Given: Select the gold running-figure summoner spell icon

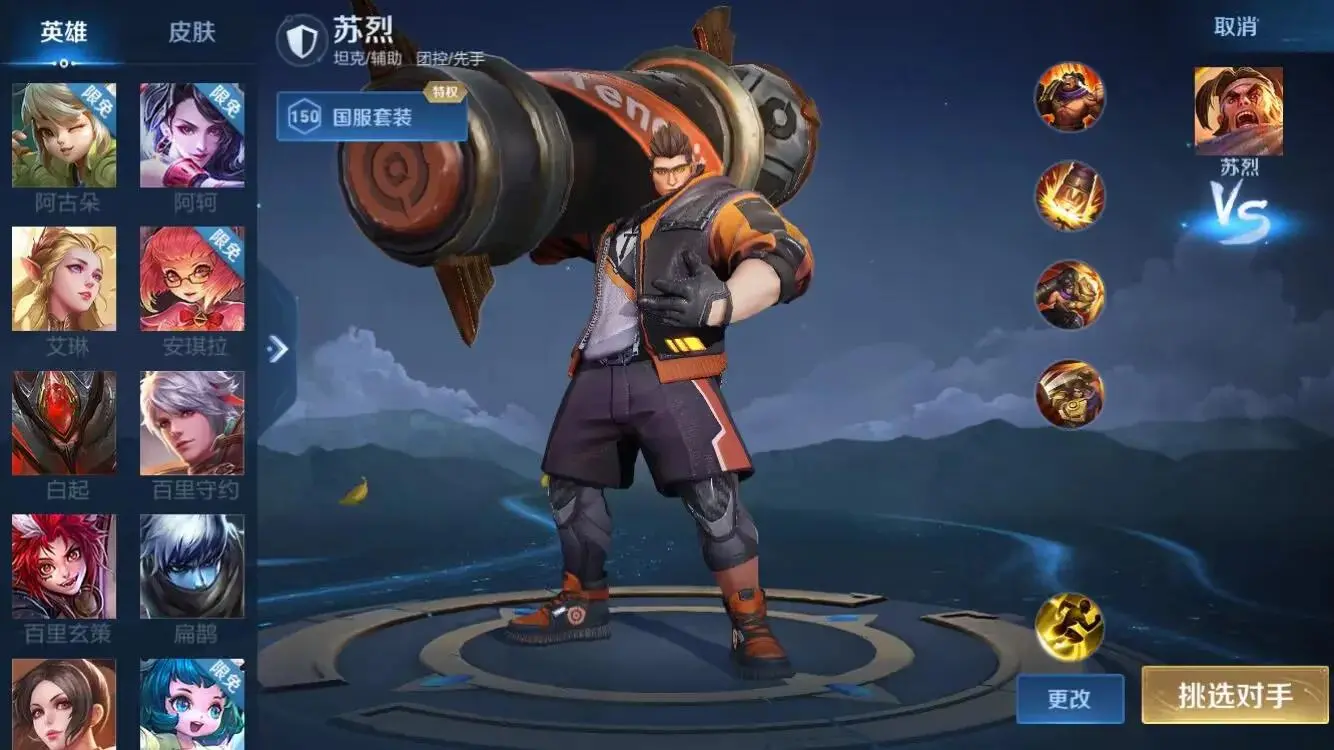Looking at the screenshot, I should pos(1070,627).
